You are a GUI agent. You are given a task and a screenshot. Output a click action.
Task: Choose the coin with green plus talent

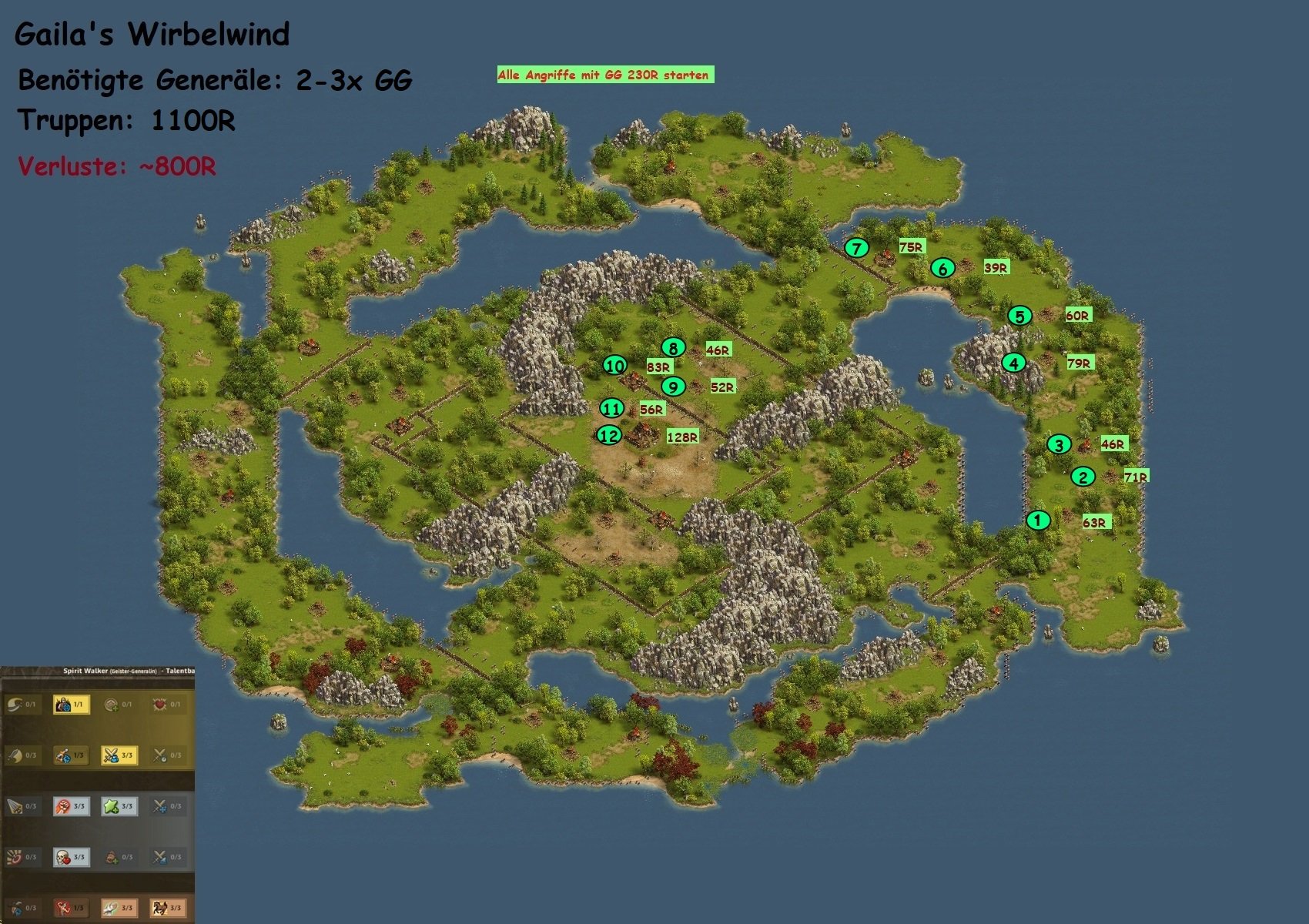(111, 704)
